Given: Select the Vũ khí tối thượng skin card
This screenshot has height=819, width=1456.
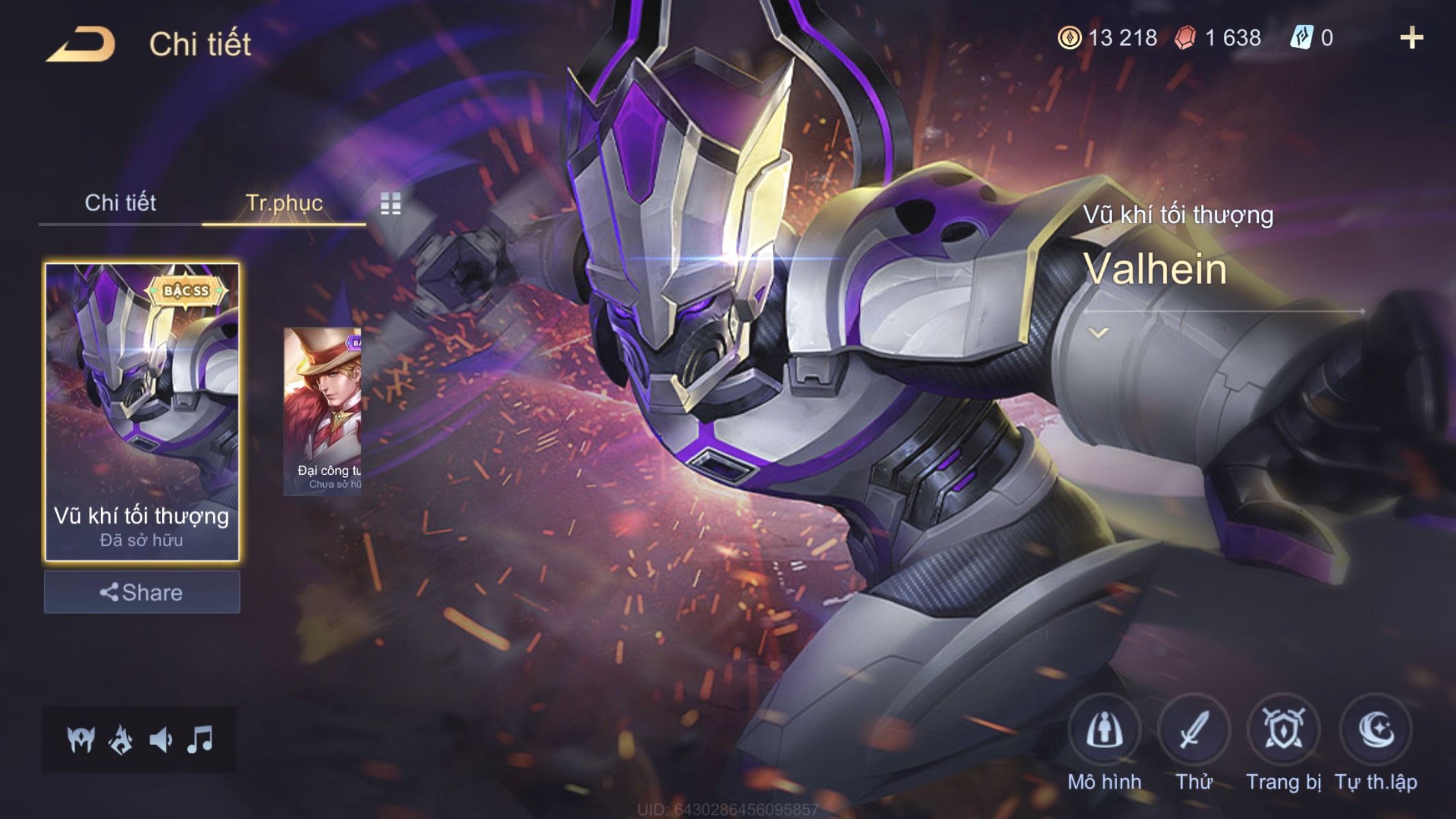Looking at the screenshot, I should click(x=142, y=411).
